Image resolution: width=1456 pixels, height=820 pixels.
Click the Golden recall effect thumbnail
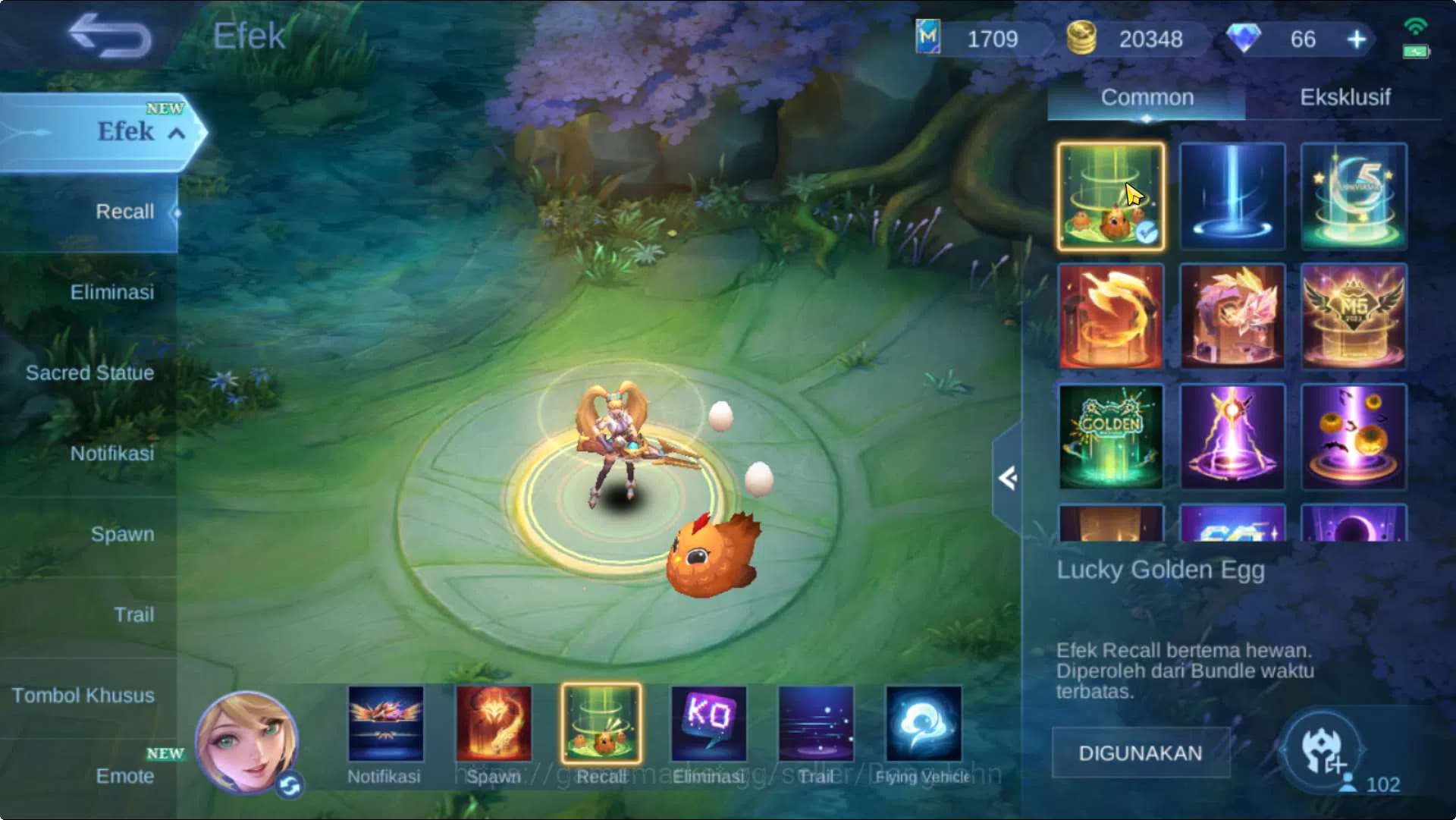1111,436
